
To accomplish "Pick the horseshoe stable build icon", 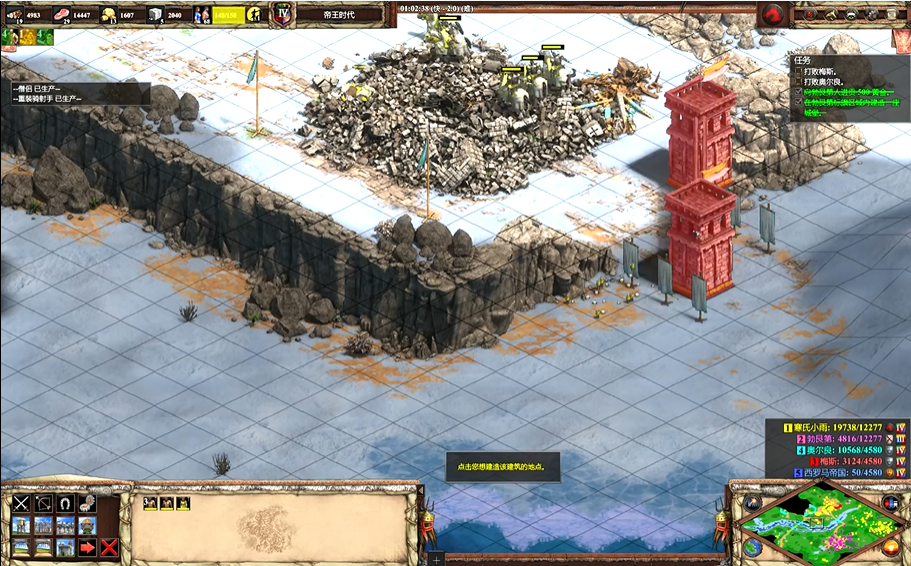I will coord(65,503).
